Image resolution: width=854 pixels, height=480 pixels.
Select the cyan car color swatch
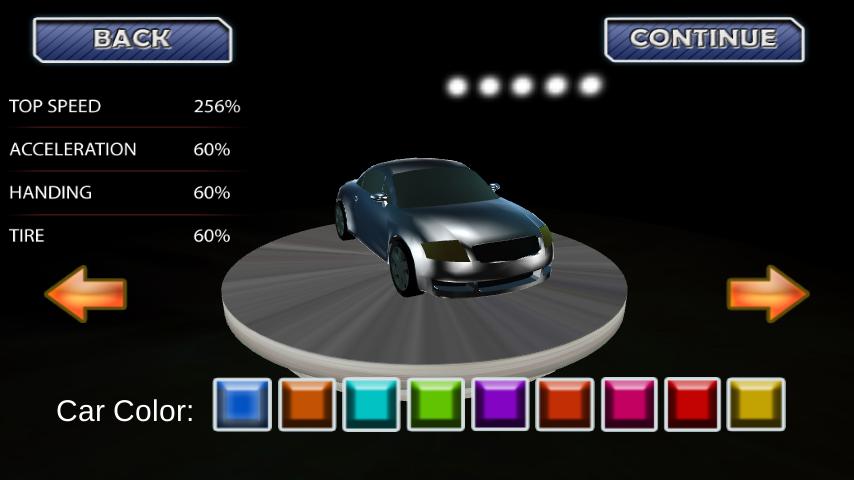371,404
